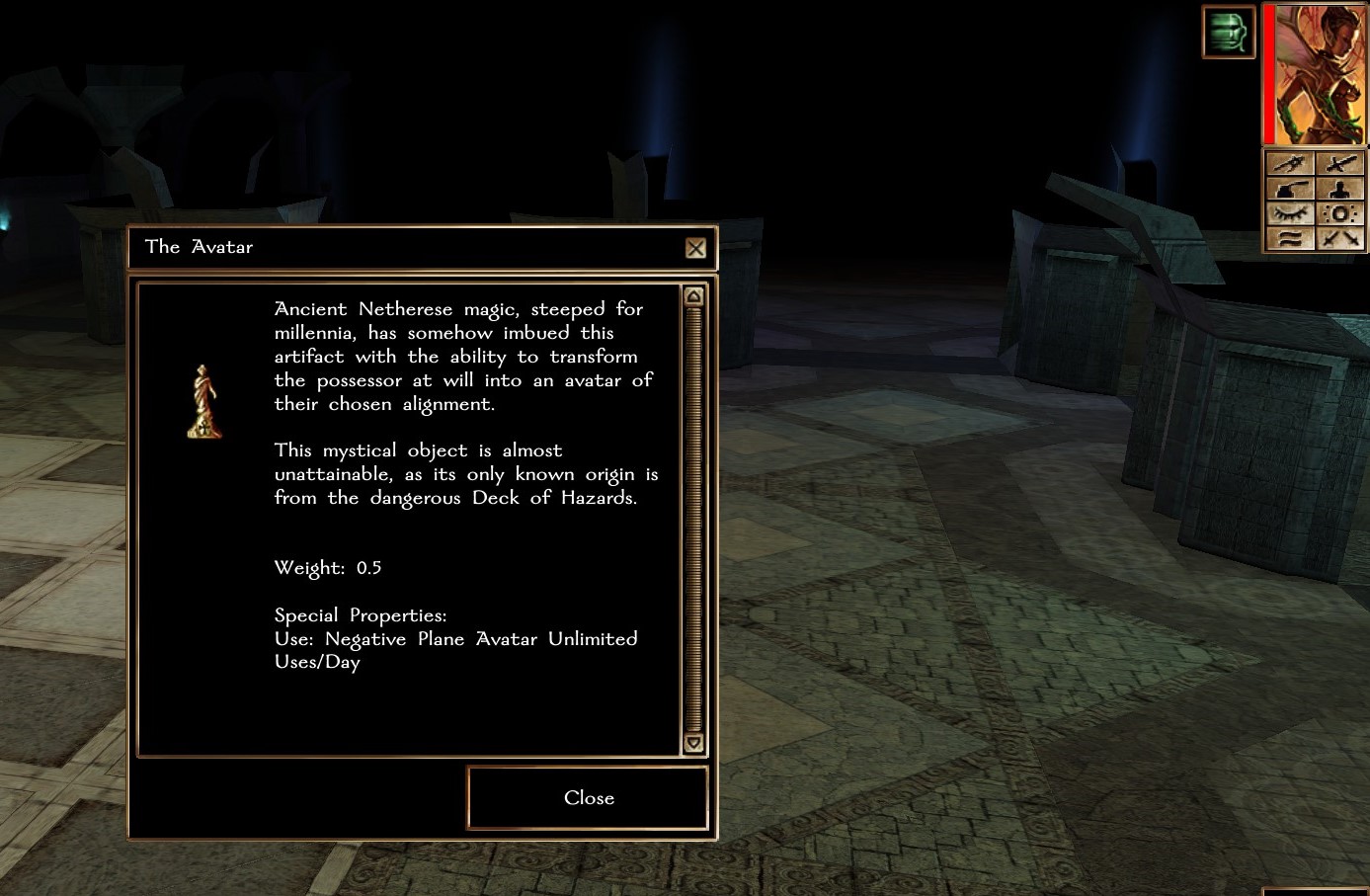1370x896 pixels.
Task: Click the green armored fist icon
Action: (1228, 32)
